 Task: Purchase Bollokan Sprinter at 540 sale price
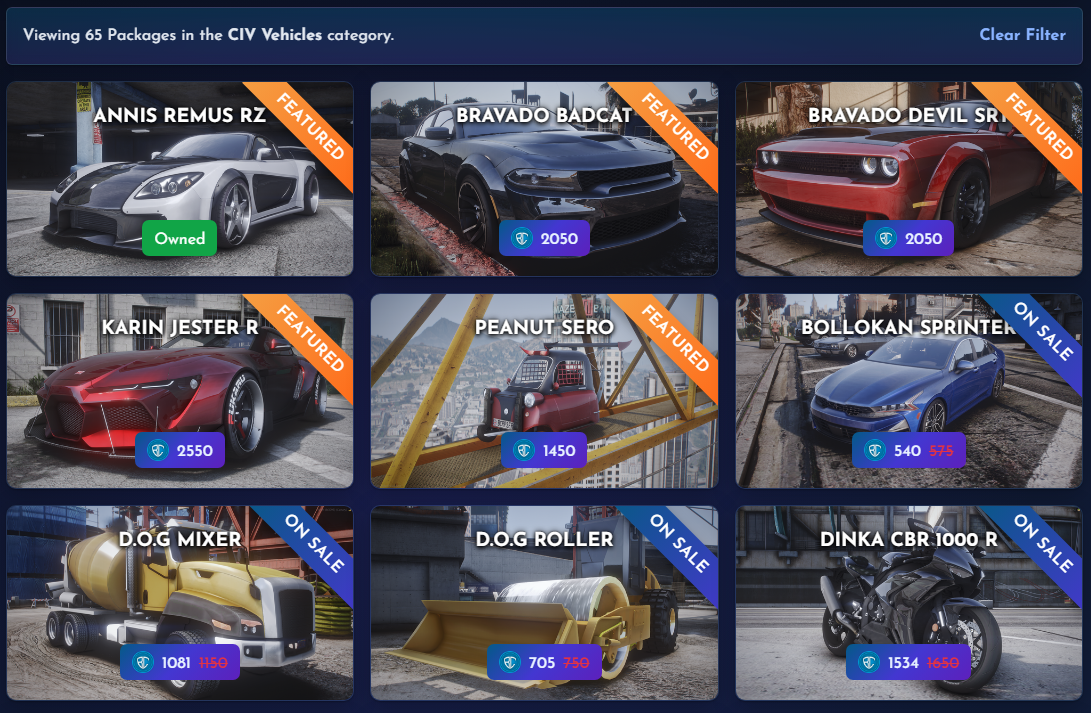[x=908, y=451]
